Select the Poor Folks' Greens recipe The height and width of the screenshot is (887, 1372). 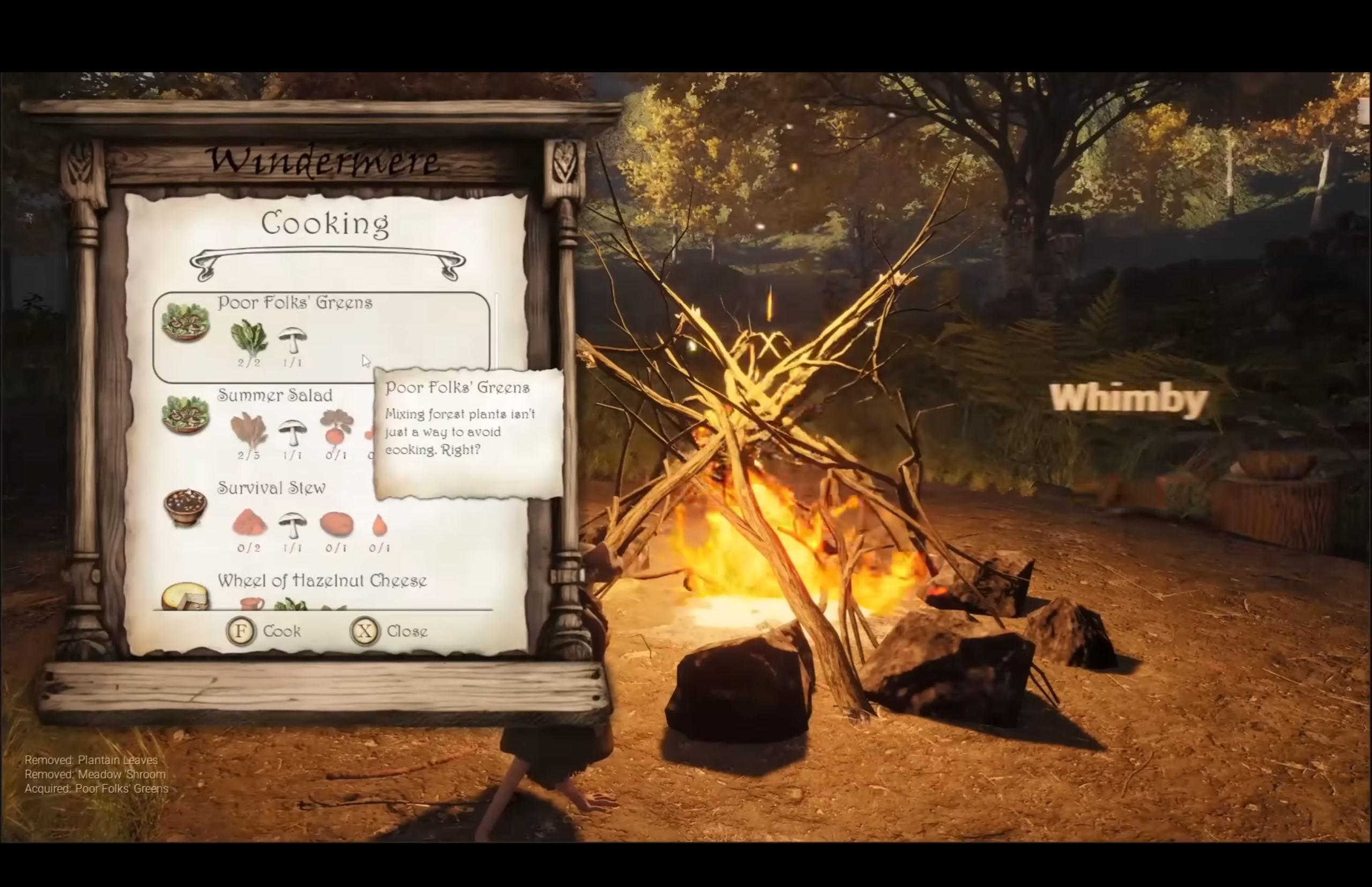click(x=294, y=303)
